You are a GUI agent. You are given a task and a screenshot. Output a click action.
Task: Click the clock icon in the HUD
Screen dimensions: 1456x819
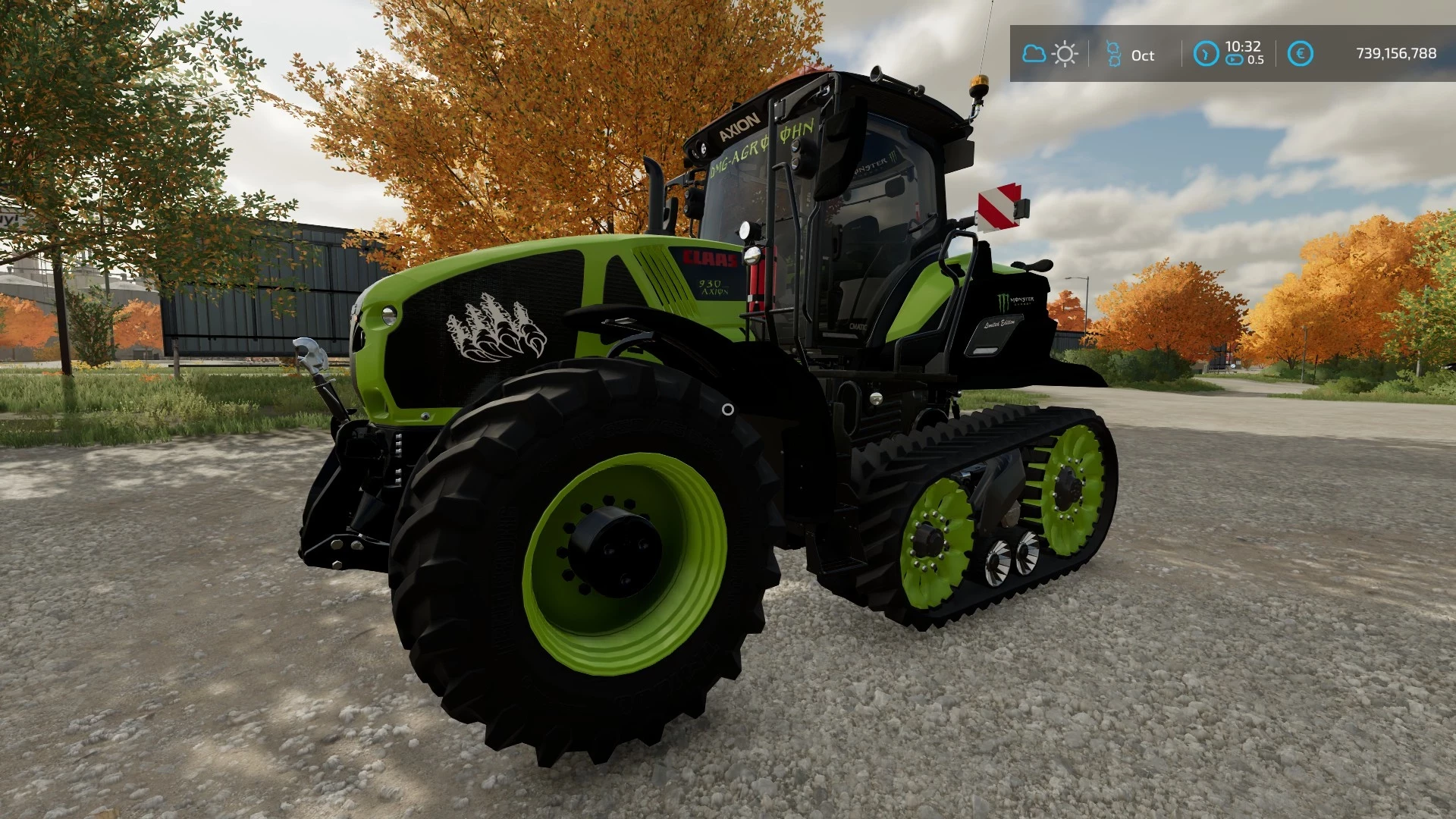tap(1205, 53)
